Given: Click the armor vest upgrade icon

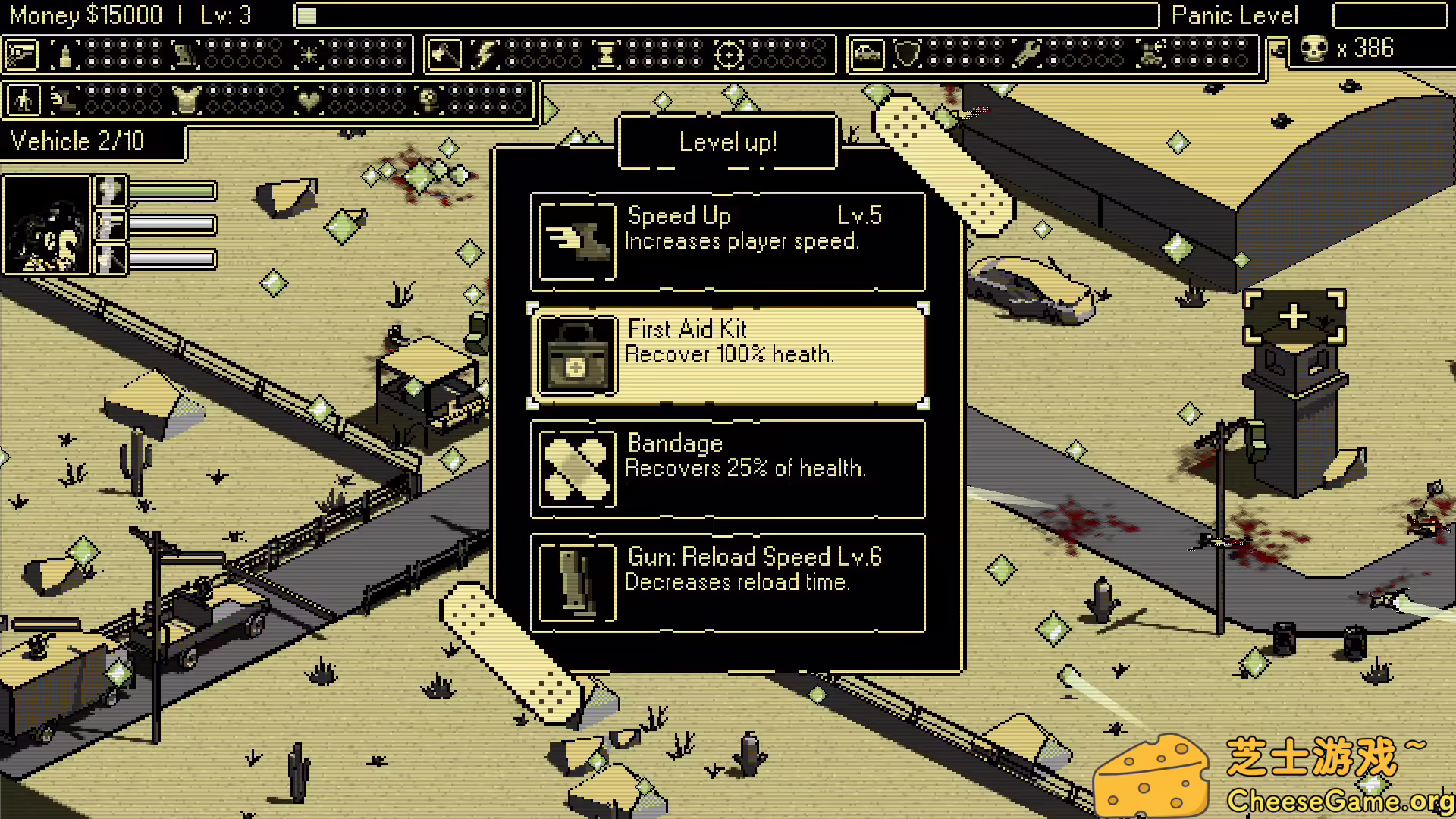Looking at the screenshot, I should tap(185, 100).
